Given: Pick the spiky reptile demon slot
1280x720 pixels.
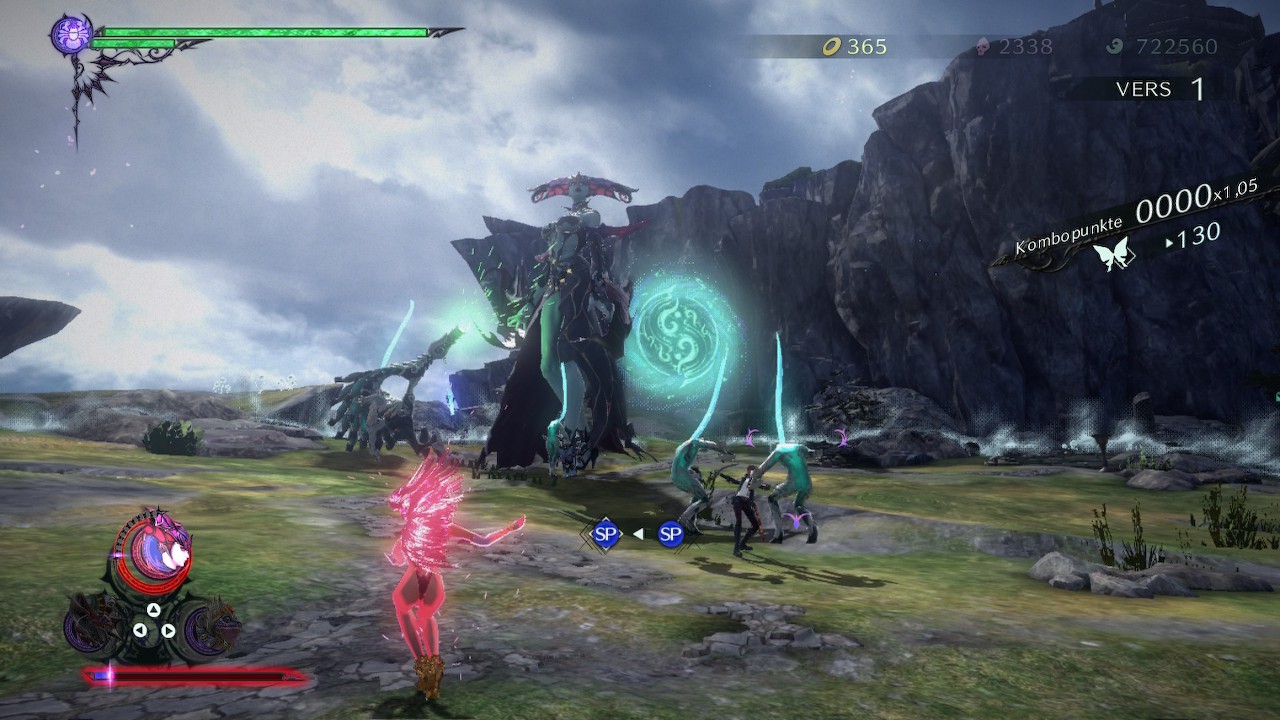Looking at the screenshot, I should pos(211,626).
